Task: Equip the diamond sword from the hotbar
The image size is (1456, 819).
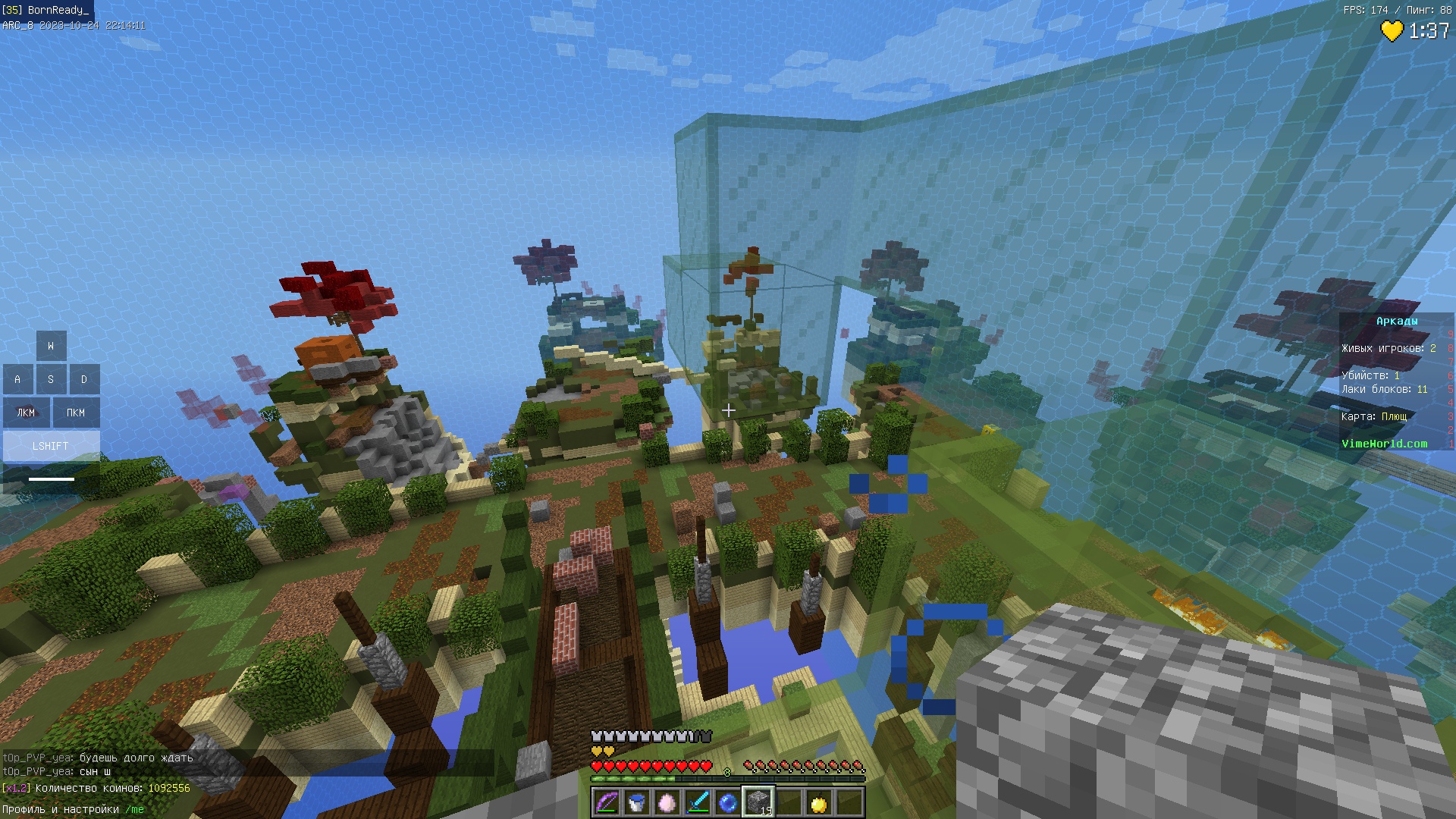Action: [x=698, y=802]
